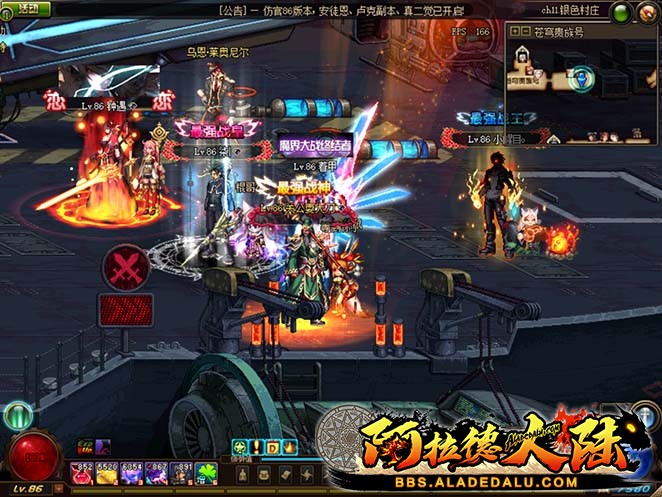Viewport: 662px width, 497px height.
Task: Use the purple item slot showing 867
Action: [156, 473]
